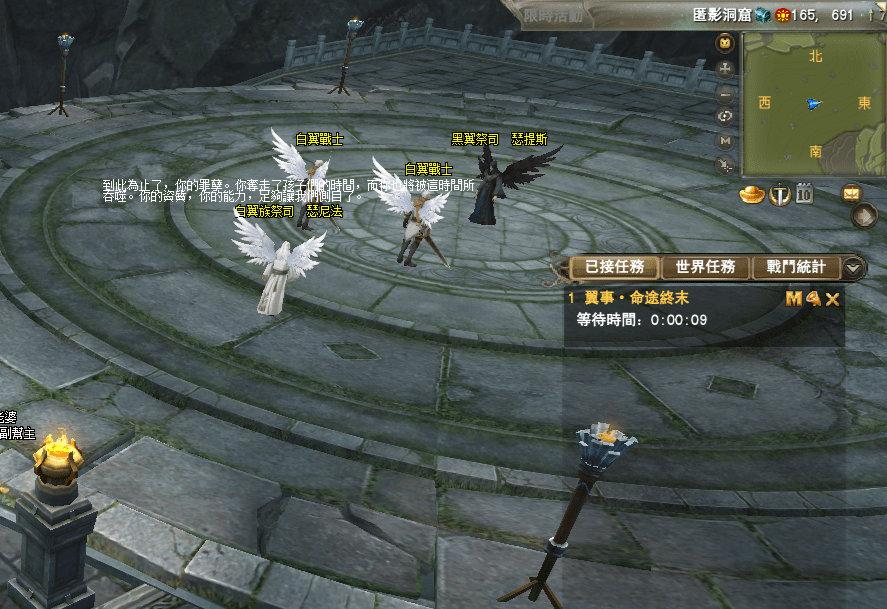Select the 翼事・命途終末 quest entry
Image resolution: width=887 pixels, height=609 pixels.
pos(651,298)
